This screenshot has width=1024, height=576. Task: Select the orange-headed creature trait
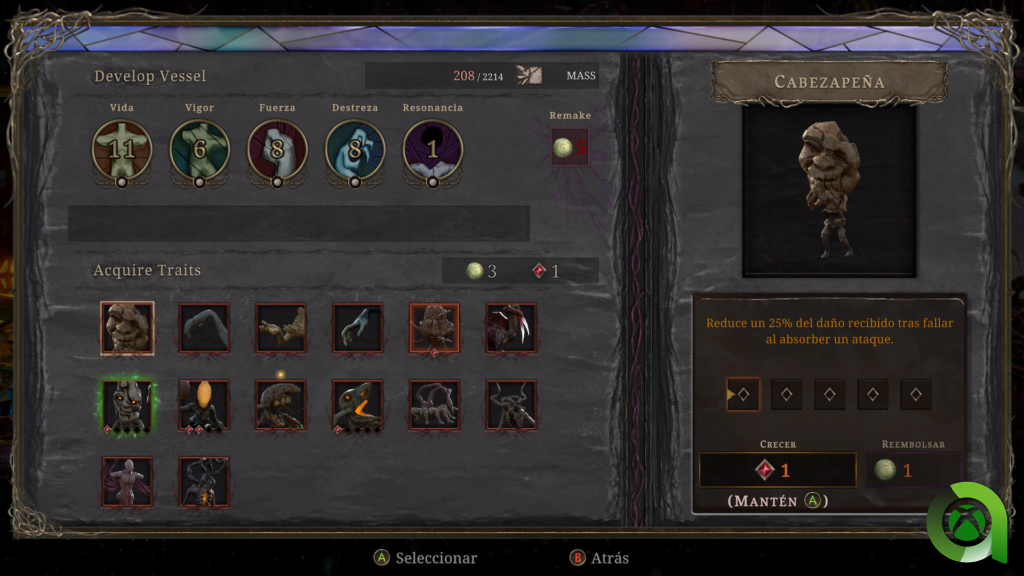(204, 405)
